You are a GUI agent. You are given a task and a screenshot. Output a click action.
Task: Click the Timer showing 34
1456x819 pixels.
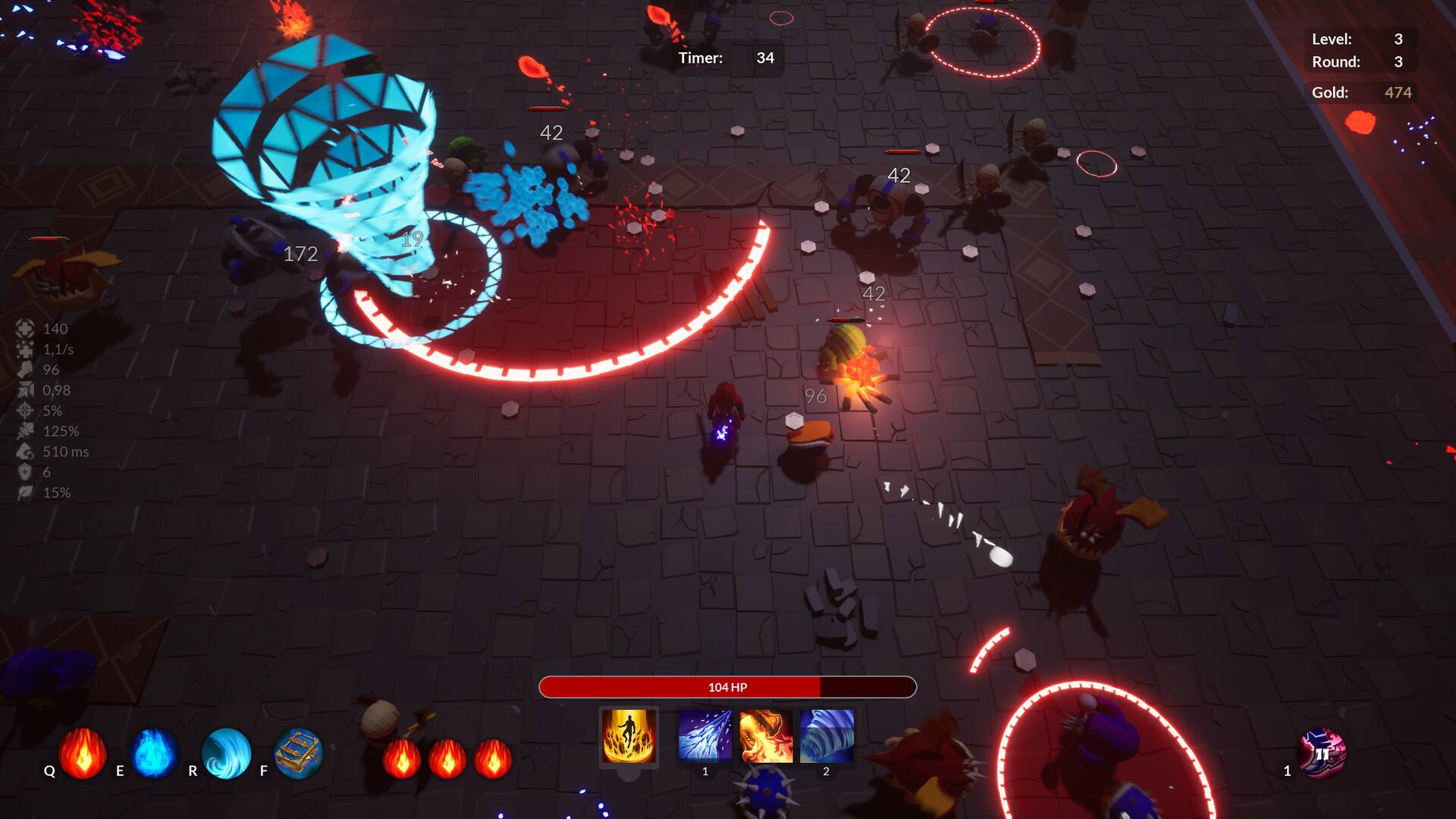tap(764, 58)
